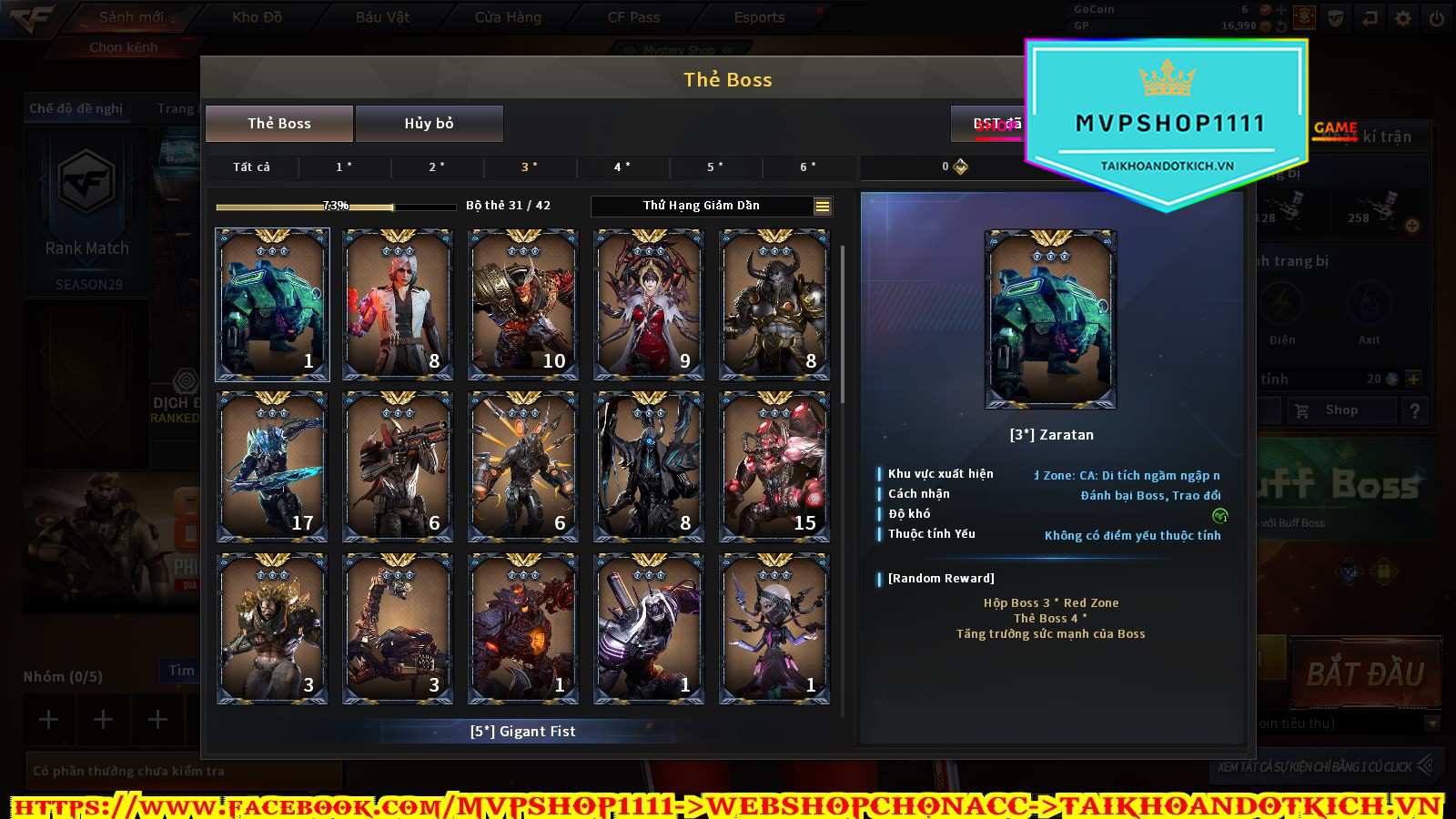Select the boss card with count 17
1456x819 pixels.
(x=272, y=466)
